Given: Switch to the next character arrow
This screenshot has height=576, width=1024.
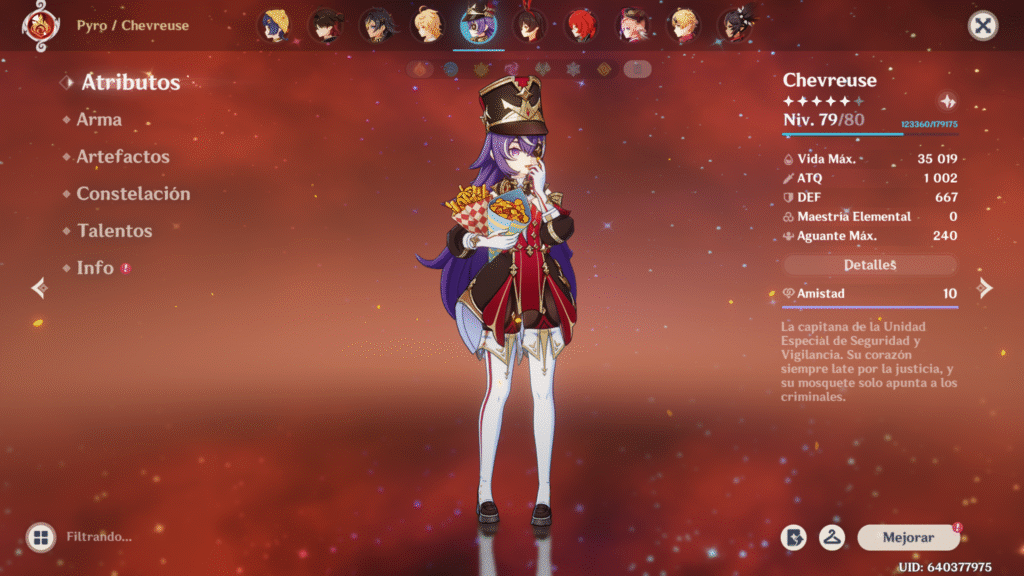Looking at the screenshot, I should click(985, 289).
